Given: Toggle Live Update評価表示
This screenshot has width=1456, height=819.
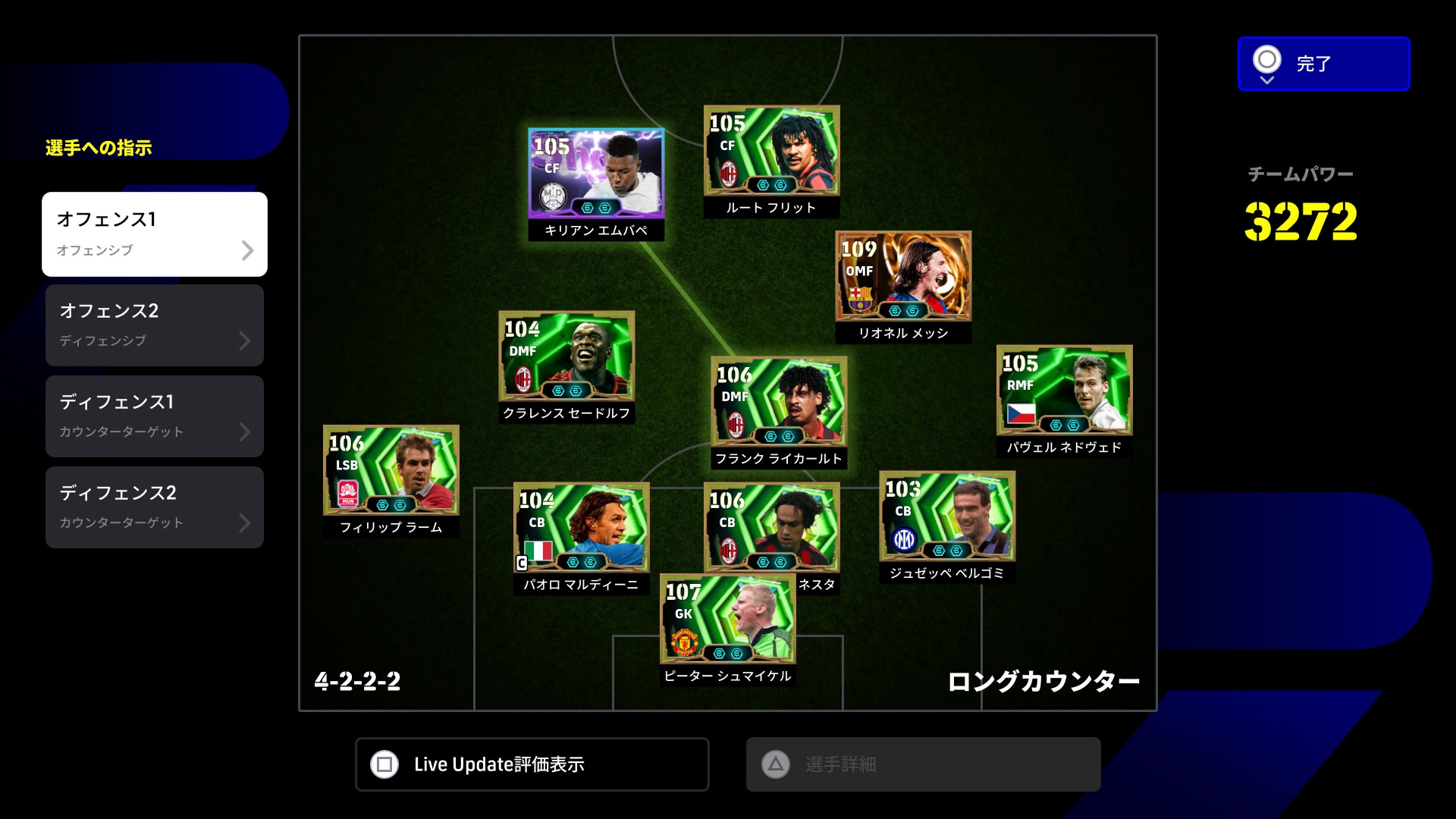Looking at the screenshot, I should pyautogui.click(x=532, y=764).
